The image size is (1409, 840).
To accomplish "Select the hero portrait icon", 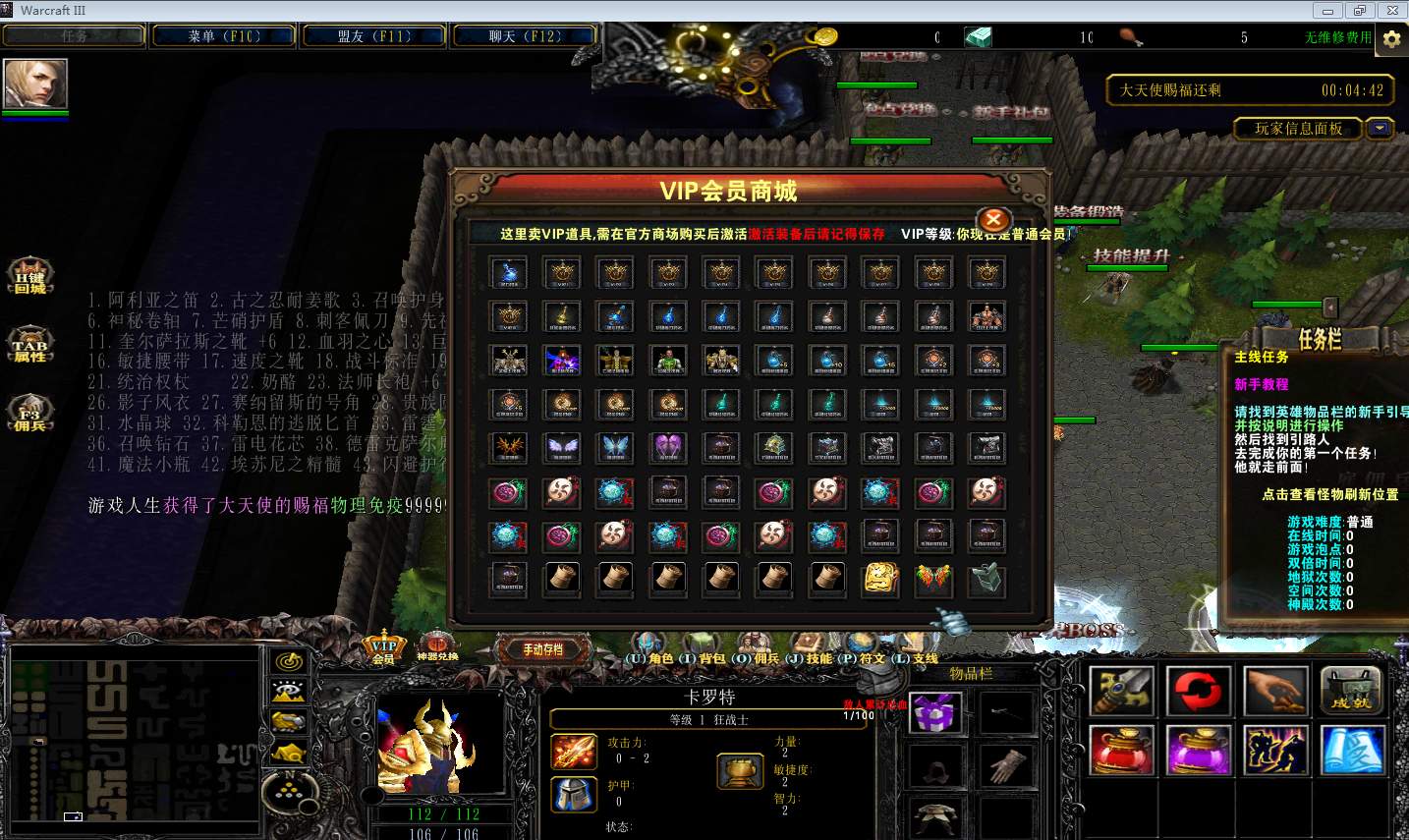I will [35, 84].
